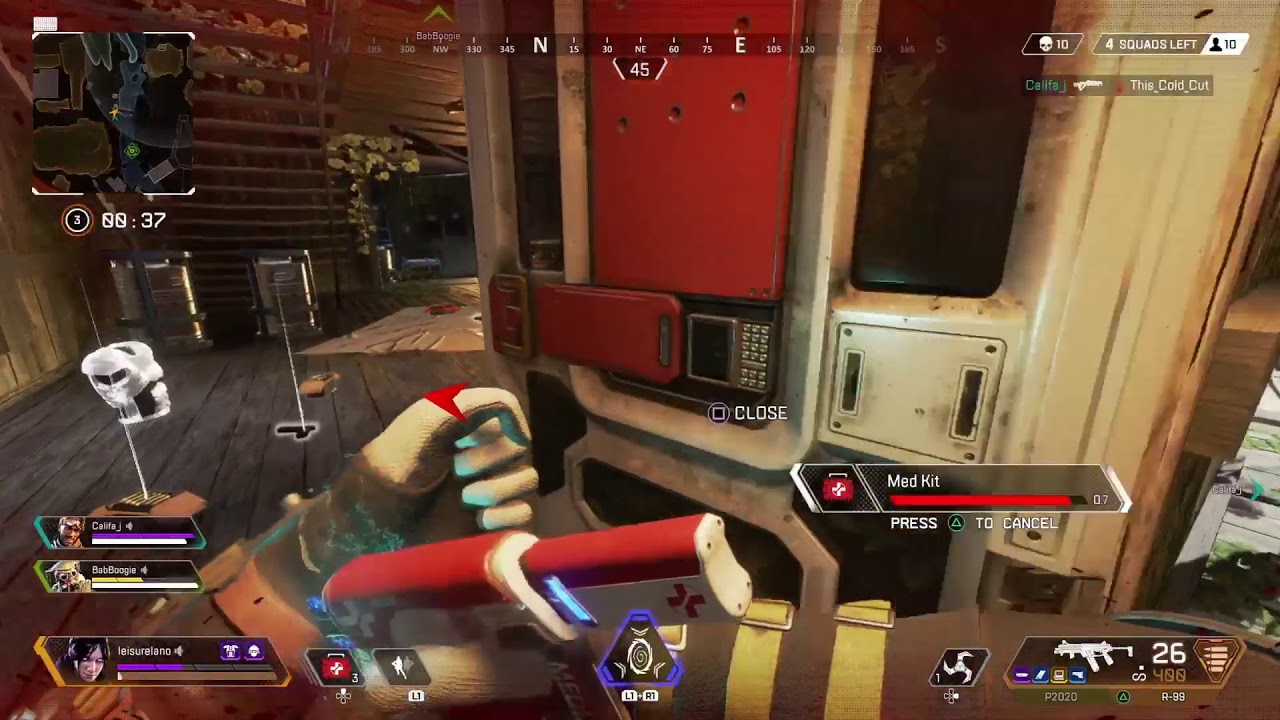
Task: Click the helmet icon beside leisurelano
Action: (x=254, y=652)
